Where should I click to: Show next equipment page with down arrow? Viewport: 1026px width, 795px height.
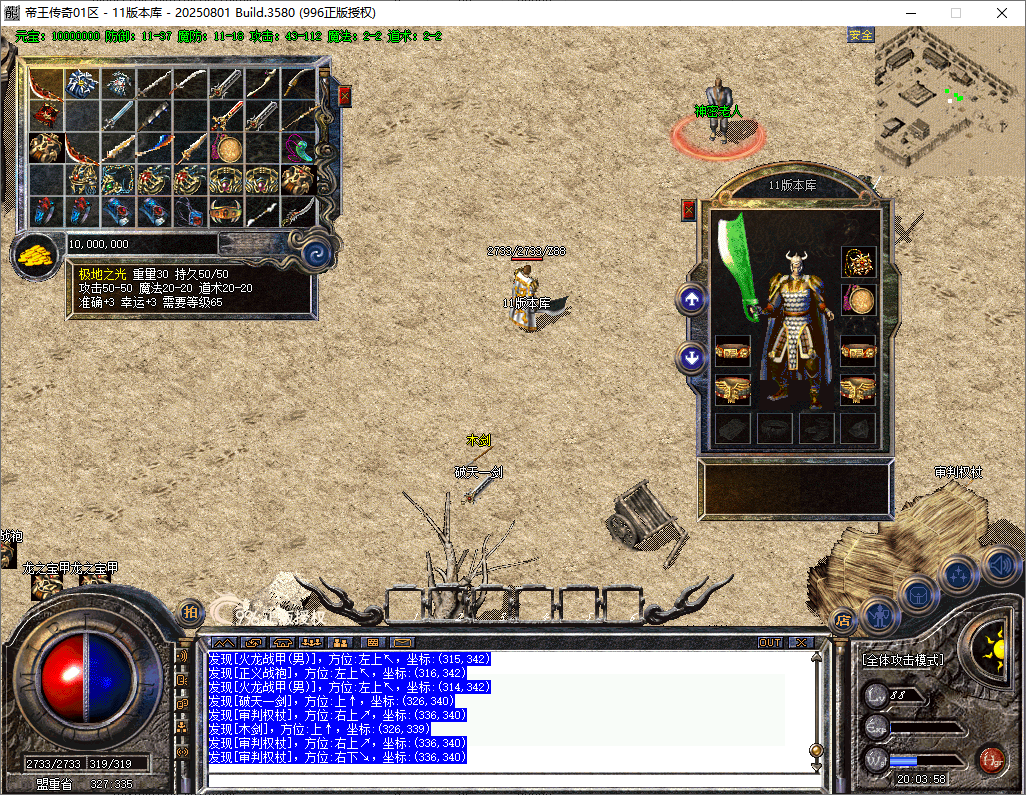(690, 357)
